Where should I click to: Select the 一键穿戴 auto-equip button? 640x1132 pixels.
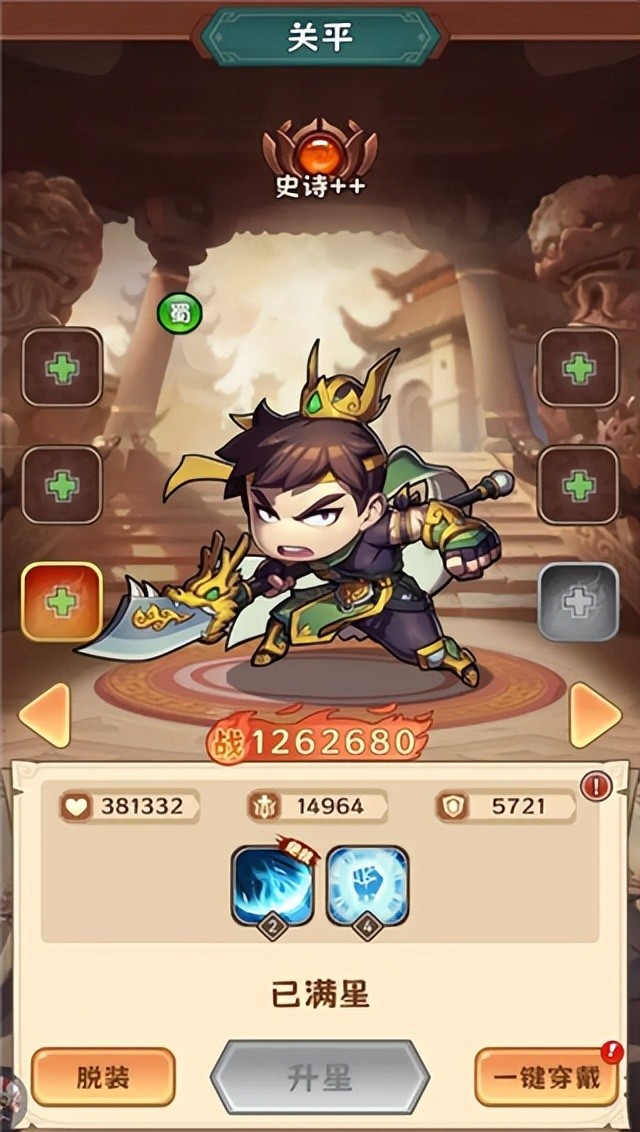pyautogui.click(x=545, y=1077)
